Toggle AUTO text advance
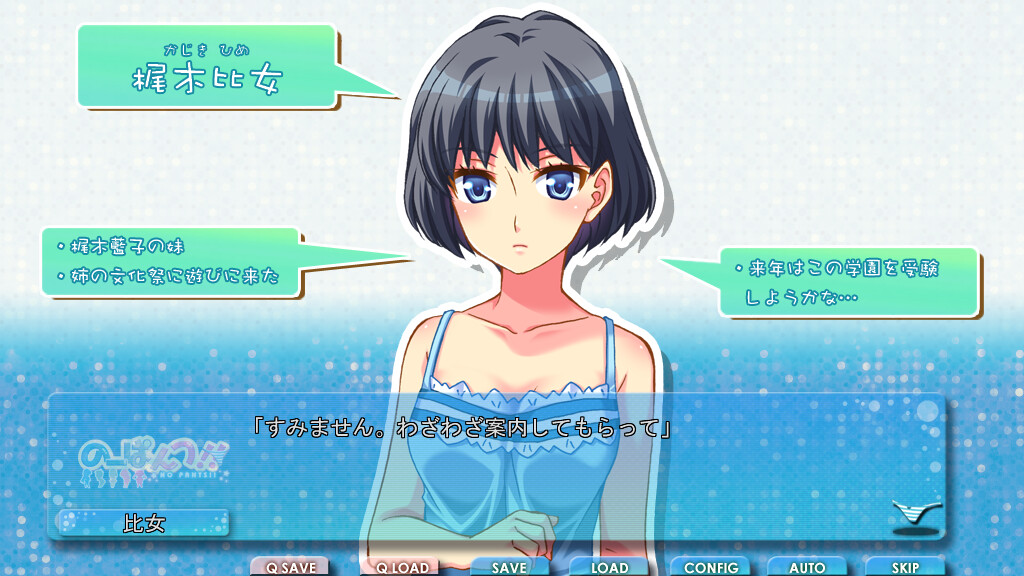Viewport: 1024px width, 576px height. pos(807,567)
